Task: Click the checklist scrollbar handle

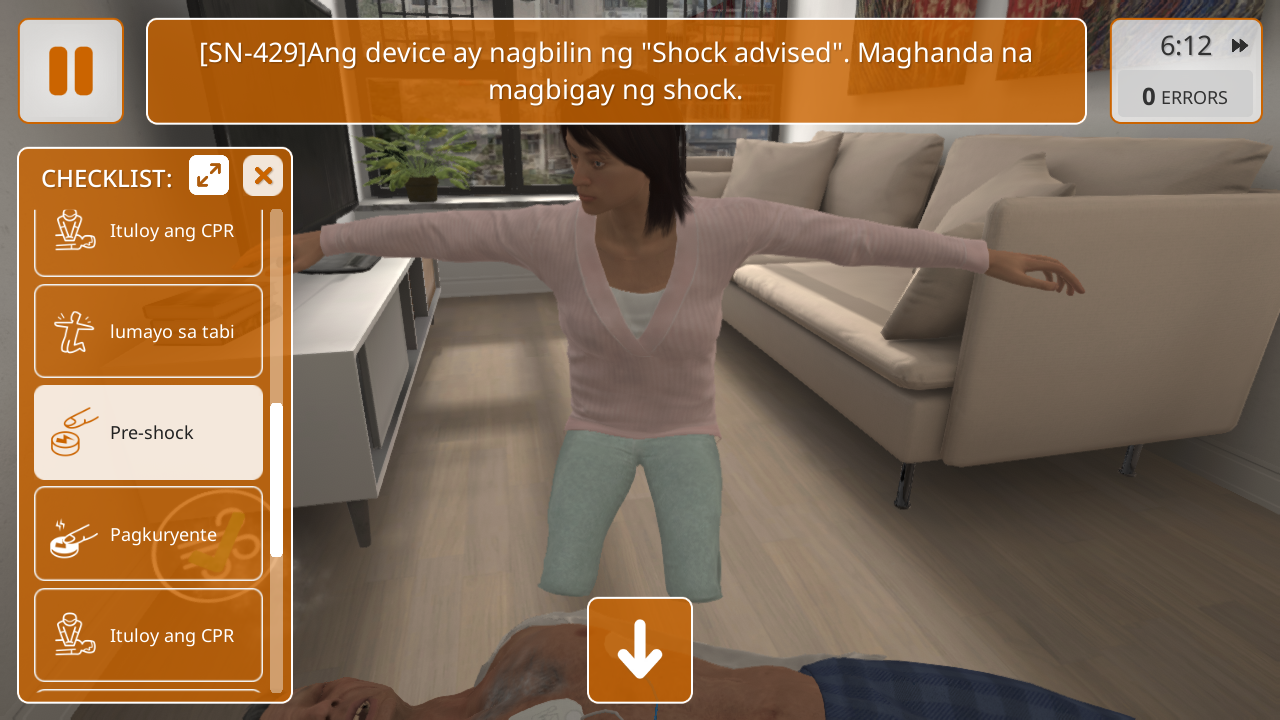Action: coord(276,480)
